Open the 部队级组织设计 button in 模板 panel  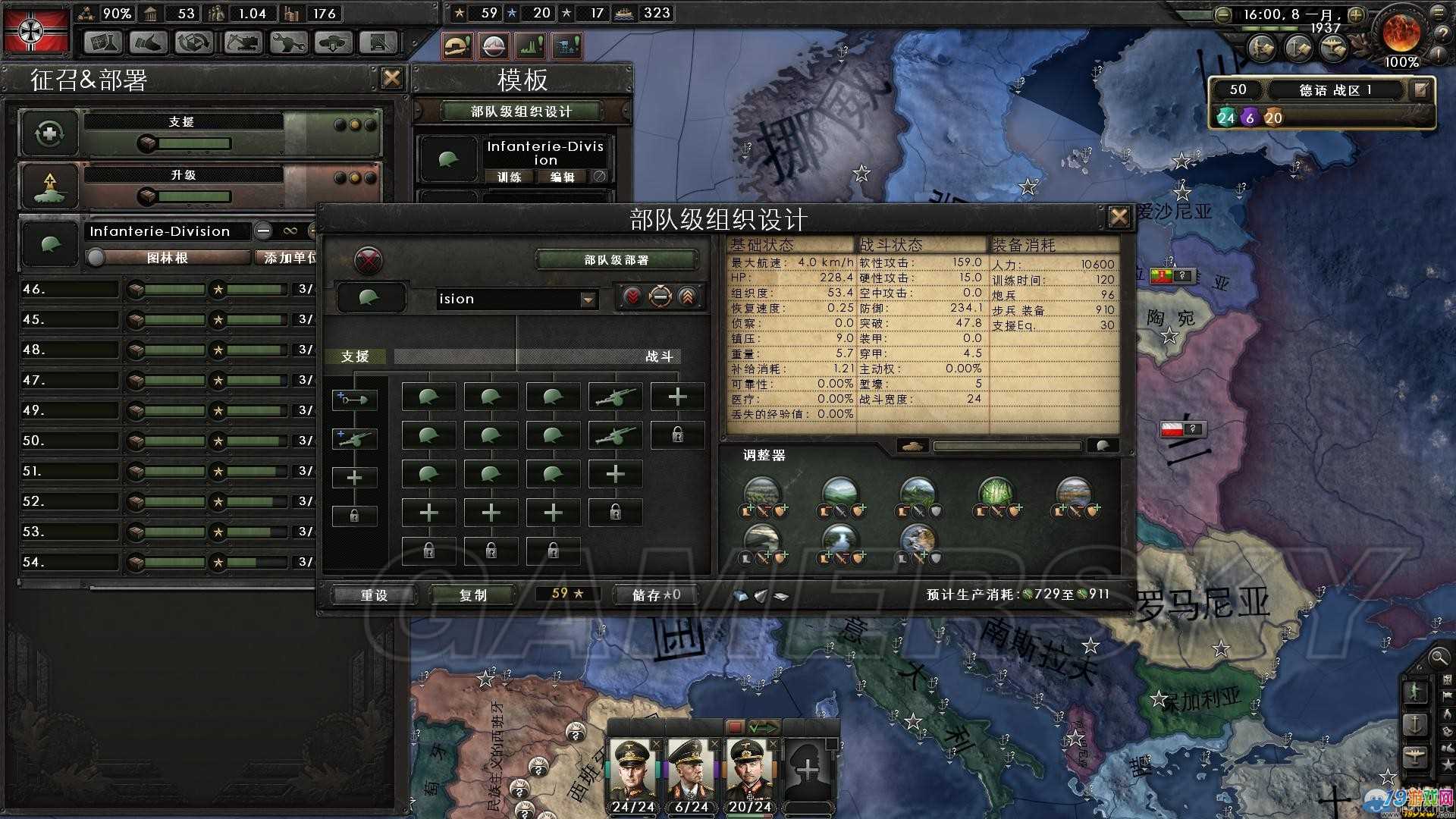[x=521, y=111]
